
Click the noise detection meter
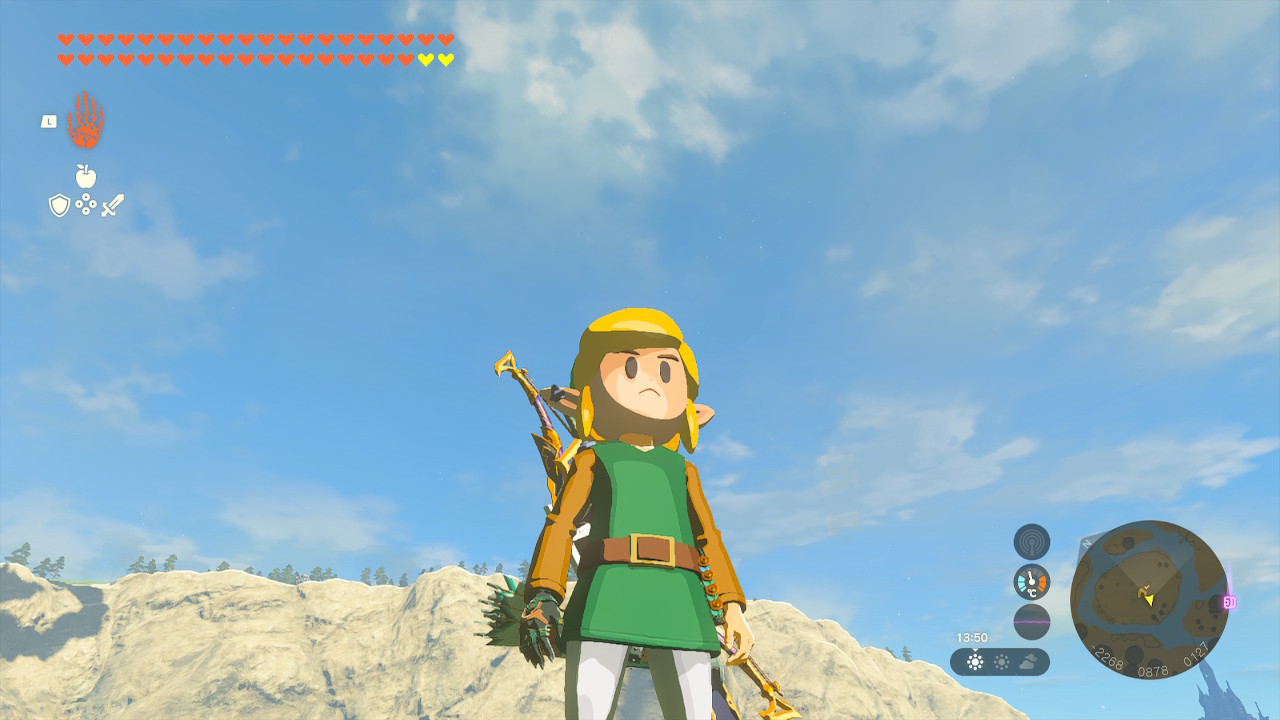coord(1031,620)
